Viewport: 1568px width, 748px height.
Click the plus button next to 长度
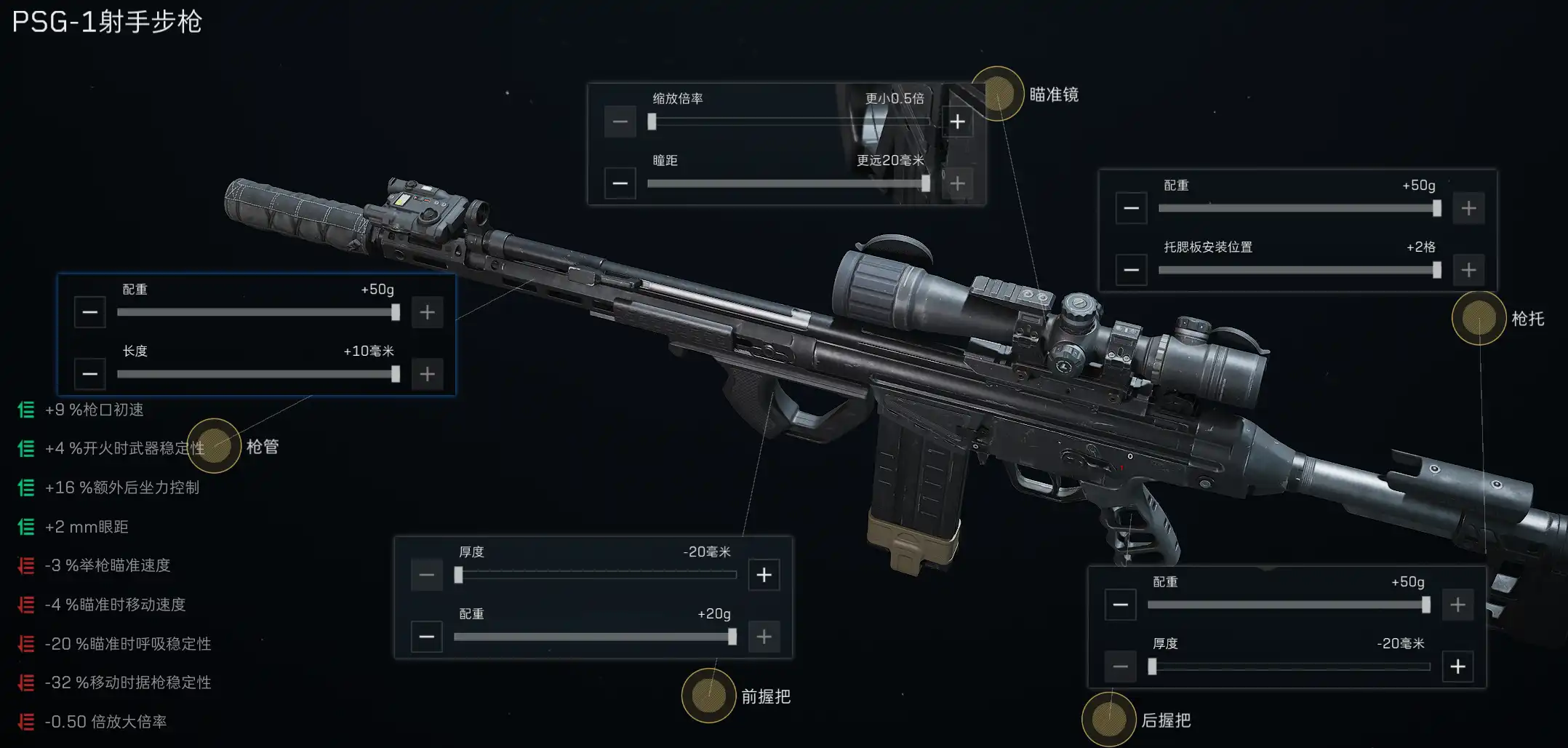pyautogui.click(x=428, y=374)
